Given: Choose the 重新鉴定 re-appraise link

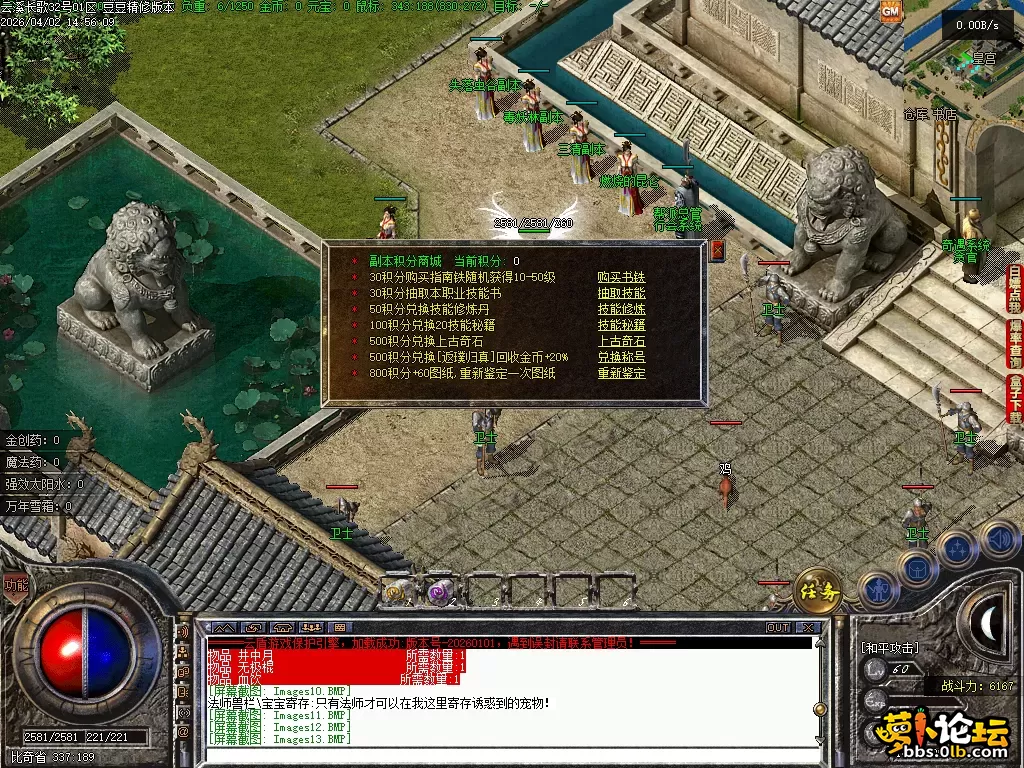Looking at the screenshot, I should [621, 373].
